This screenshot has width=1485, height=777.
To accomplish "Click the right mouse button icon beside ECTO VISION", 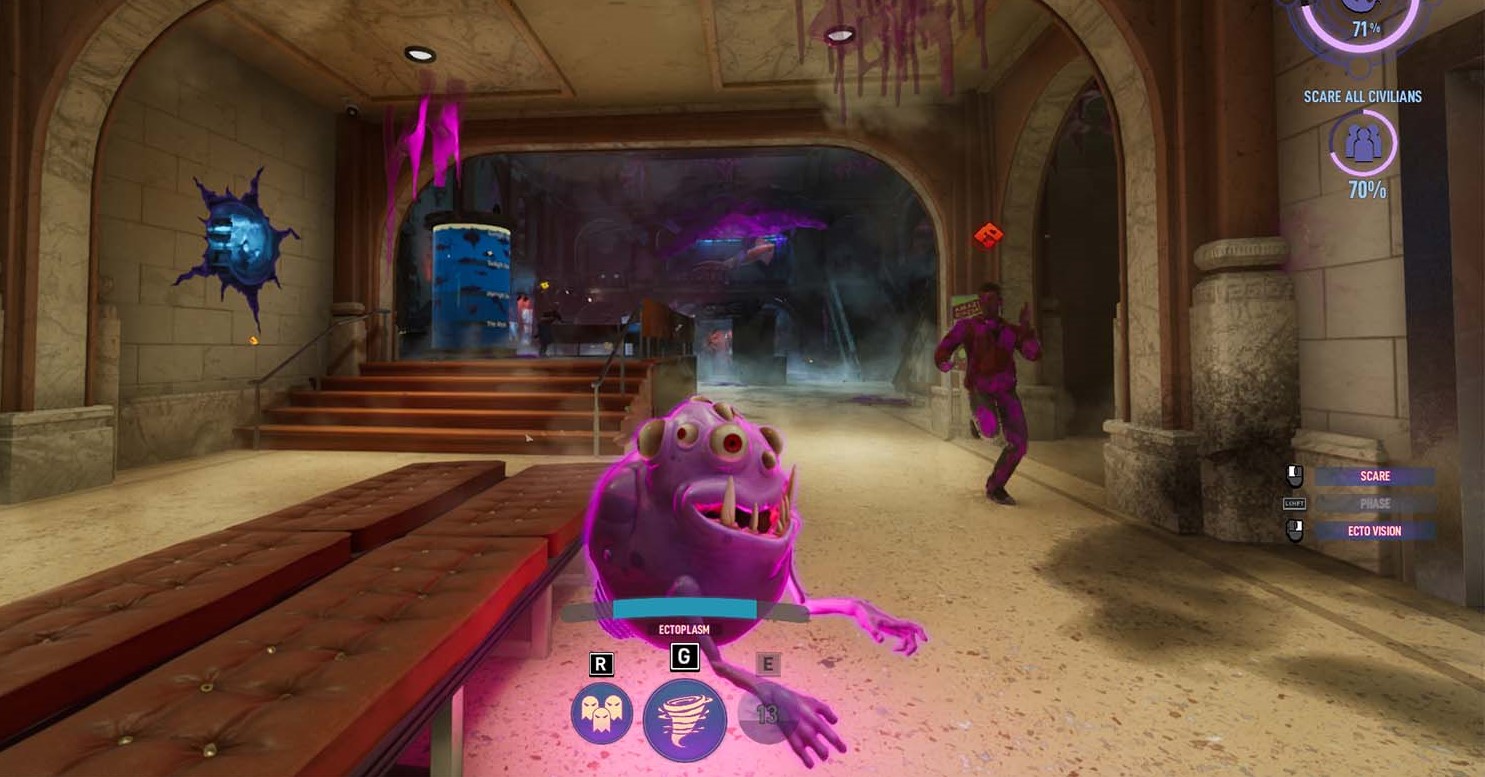I will pos(1294,531).
